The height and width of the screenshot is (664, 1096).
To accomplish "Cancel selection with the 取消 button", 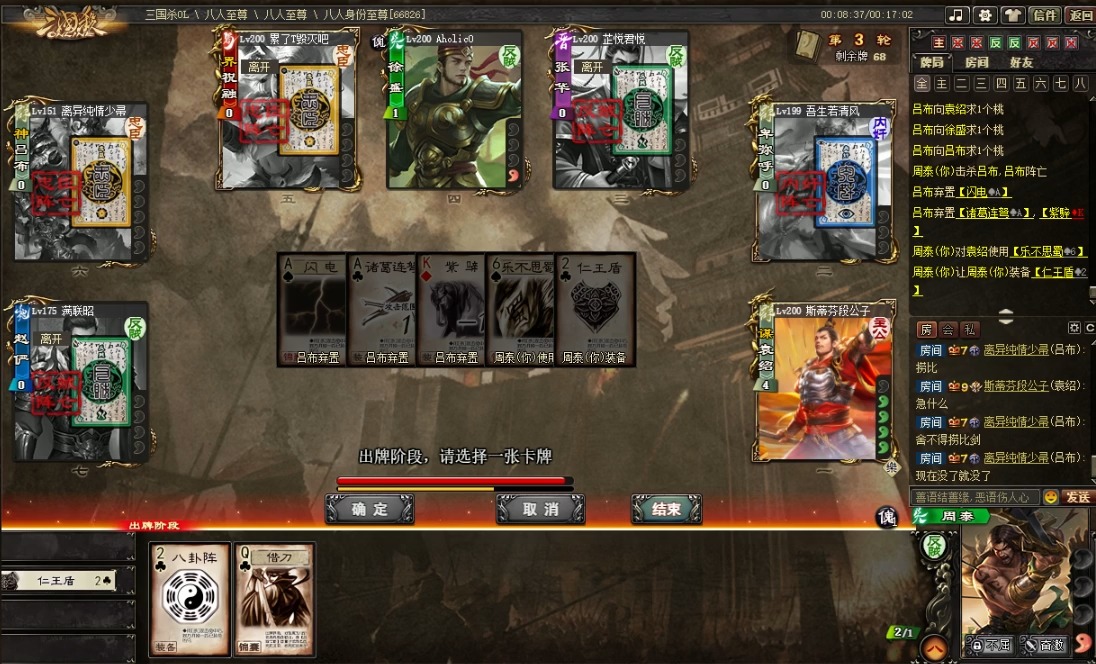I will point(540,509).
